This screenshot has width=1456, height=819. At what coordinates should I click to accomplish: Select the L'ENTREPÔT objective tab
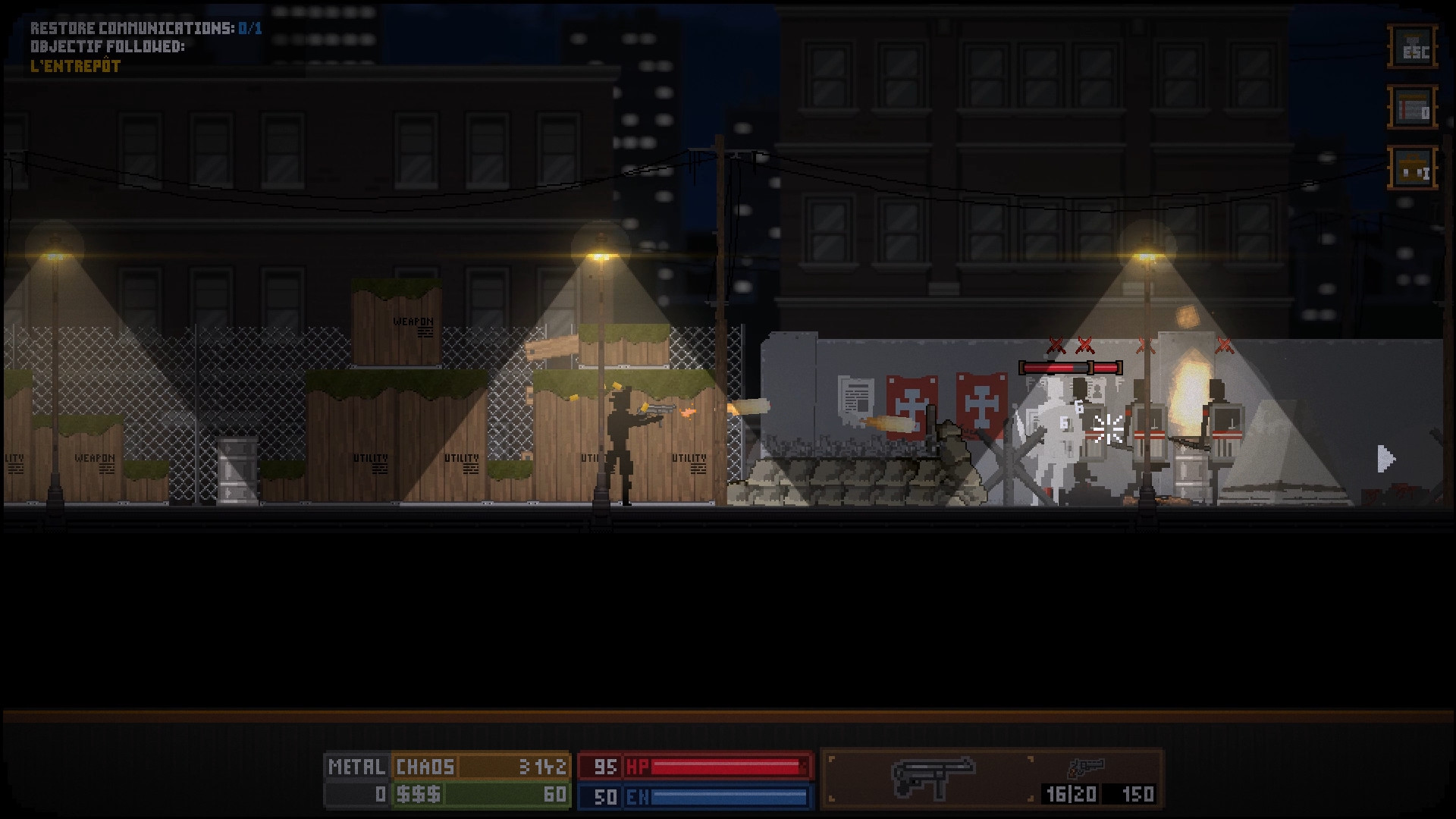(x=76, y=65)
